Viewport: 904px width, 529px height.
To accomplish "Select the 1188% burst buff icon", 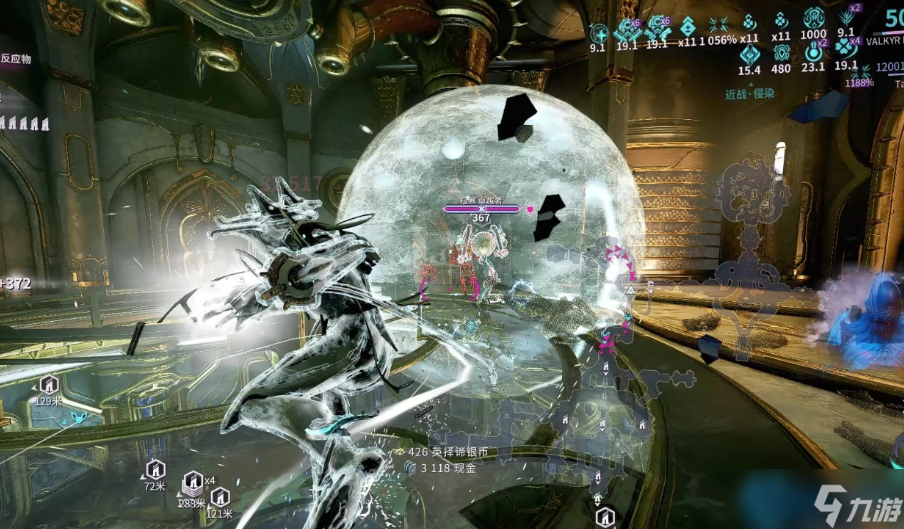I will coord(859,72).
